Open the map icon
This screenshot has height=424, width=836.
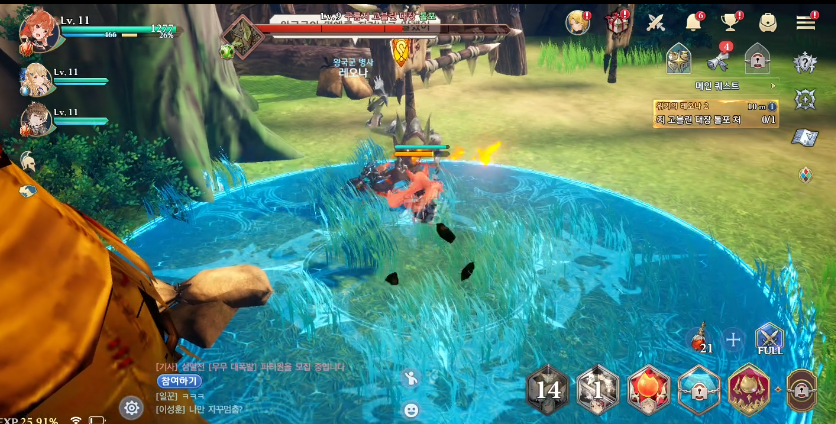click(804, 138)
